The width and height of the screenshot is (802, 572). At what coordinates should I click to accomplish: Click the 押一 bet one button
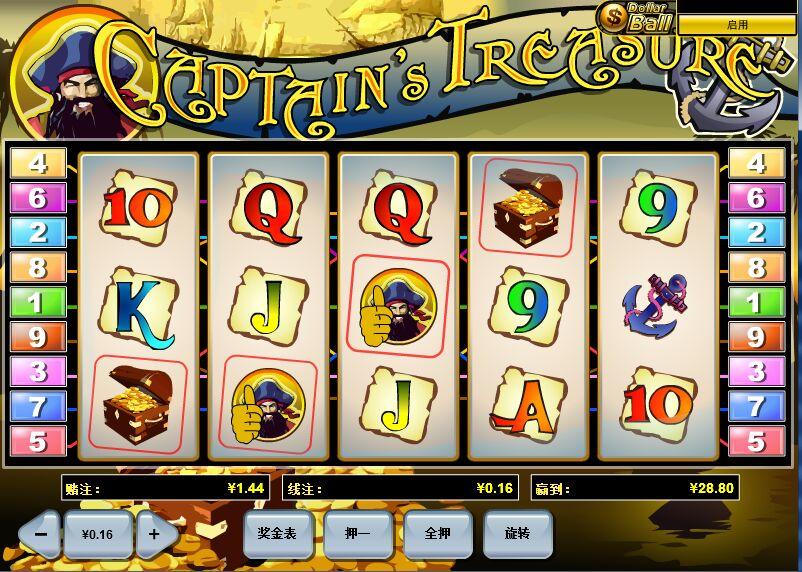(x=357, y=534)
